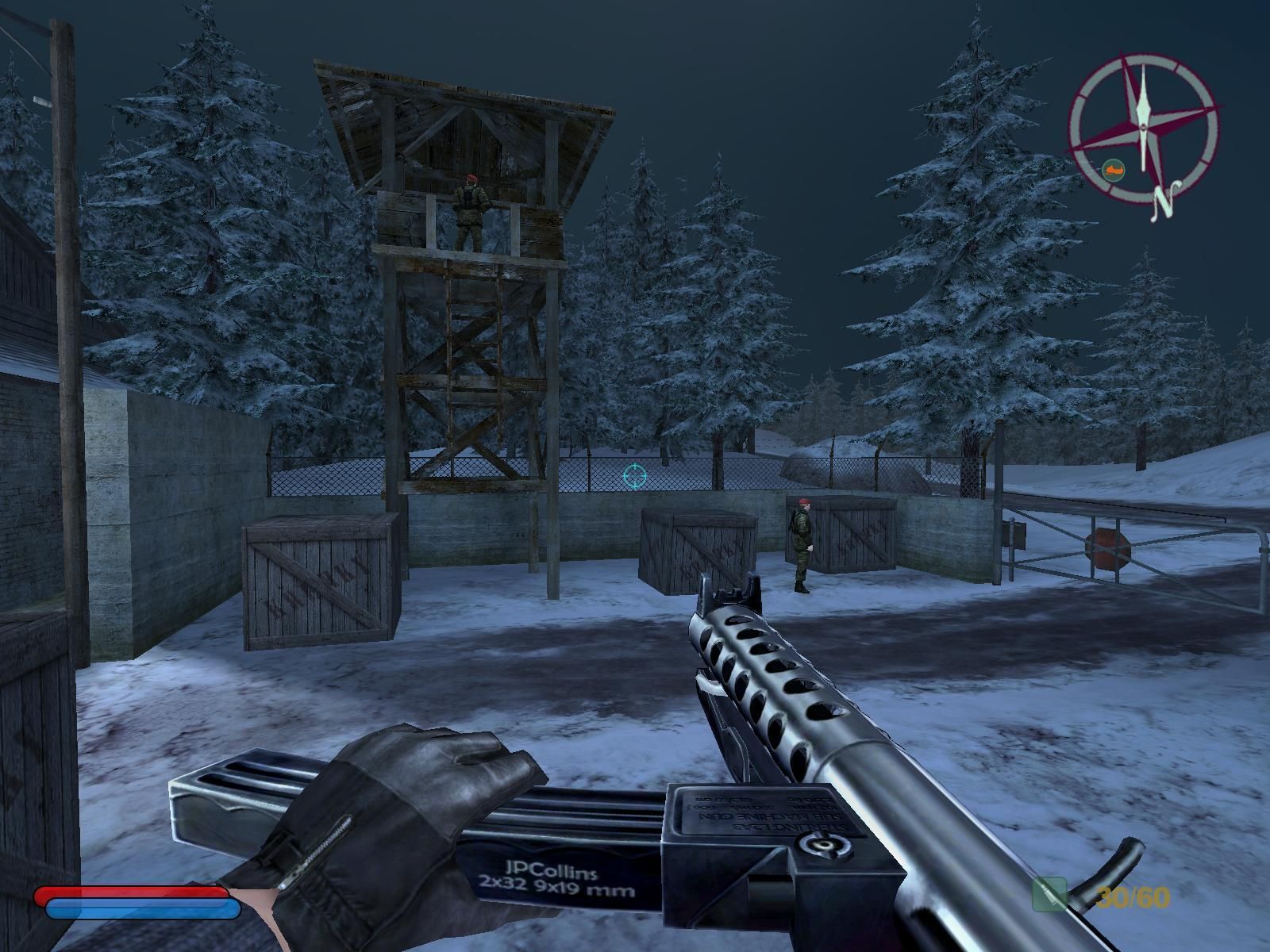Click the compass rose in the HUD
Viewport: 1270px width, 952px height.
[x=1143, y=127]
